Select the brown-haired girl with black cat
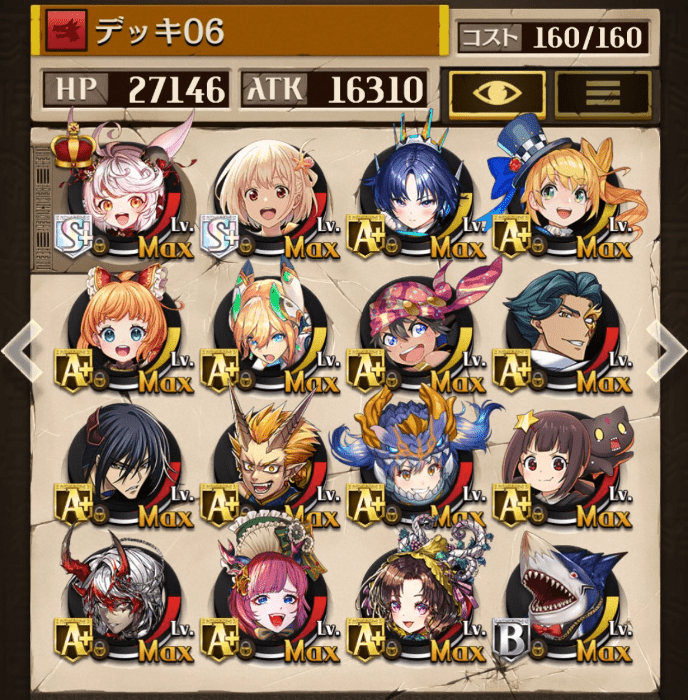Image resolution: width=688 pixels, height=700 pixels. pos(557,468)
